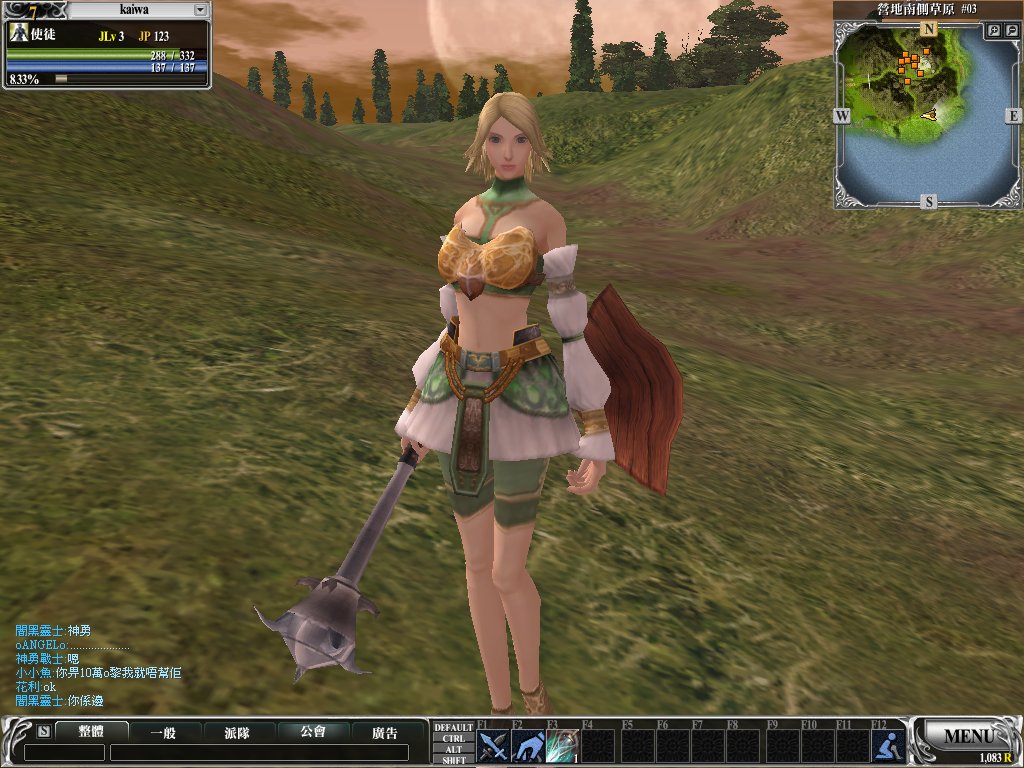Zoom out the minimap
Screen dimensions: 1024x768
(1012, 31)
